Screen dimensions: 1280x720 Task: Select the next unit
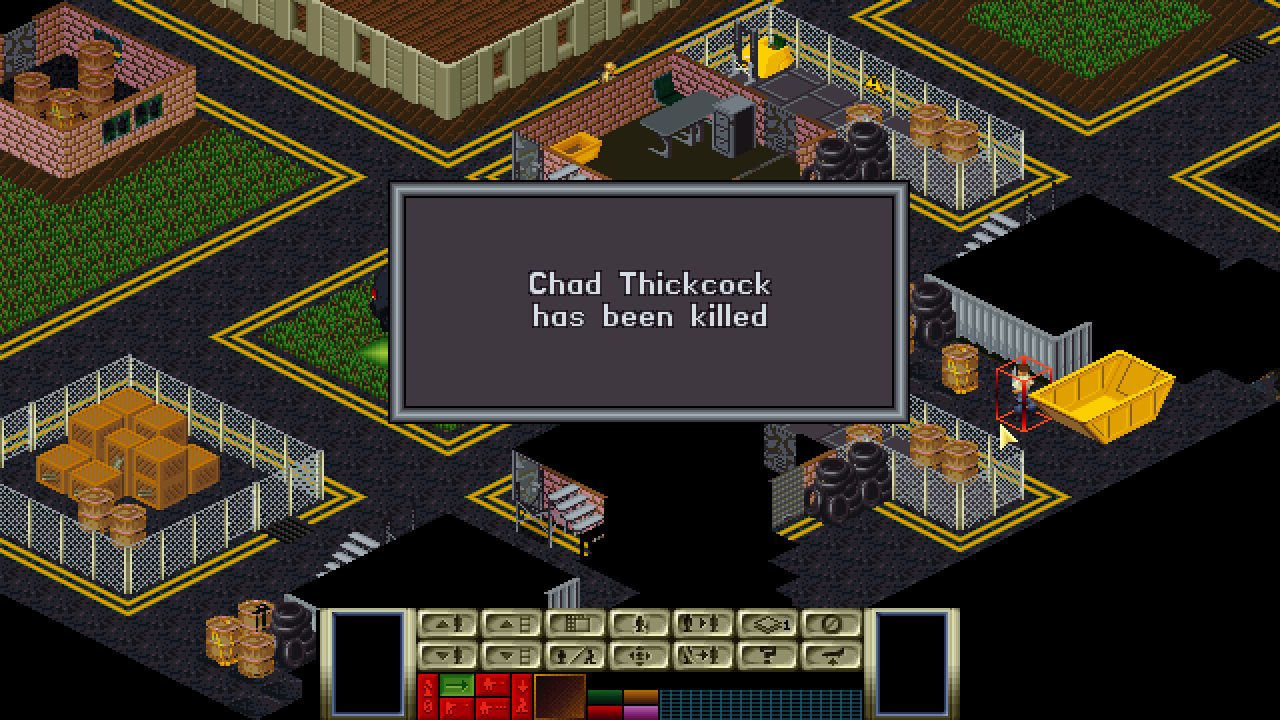tap(702, 624)
